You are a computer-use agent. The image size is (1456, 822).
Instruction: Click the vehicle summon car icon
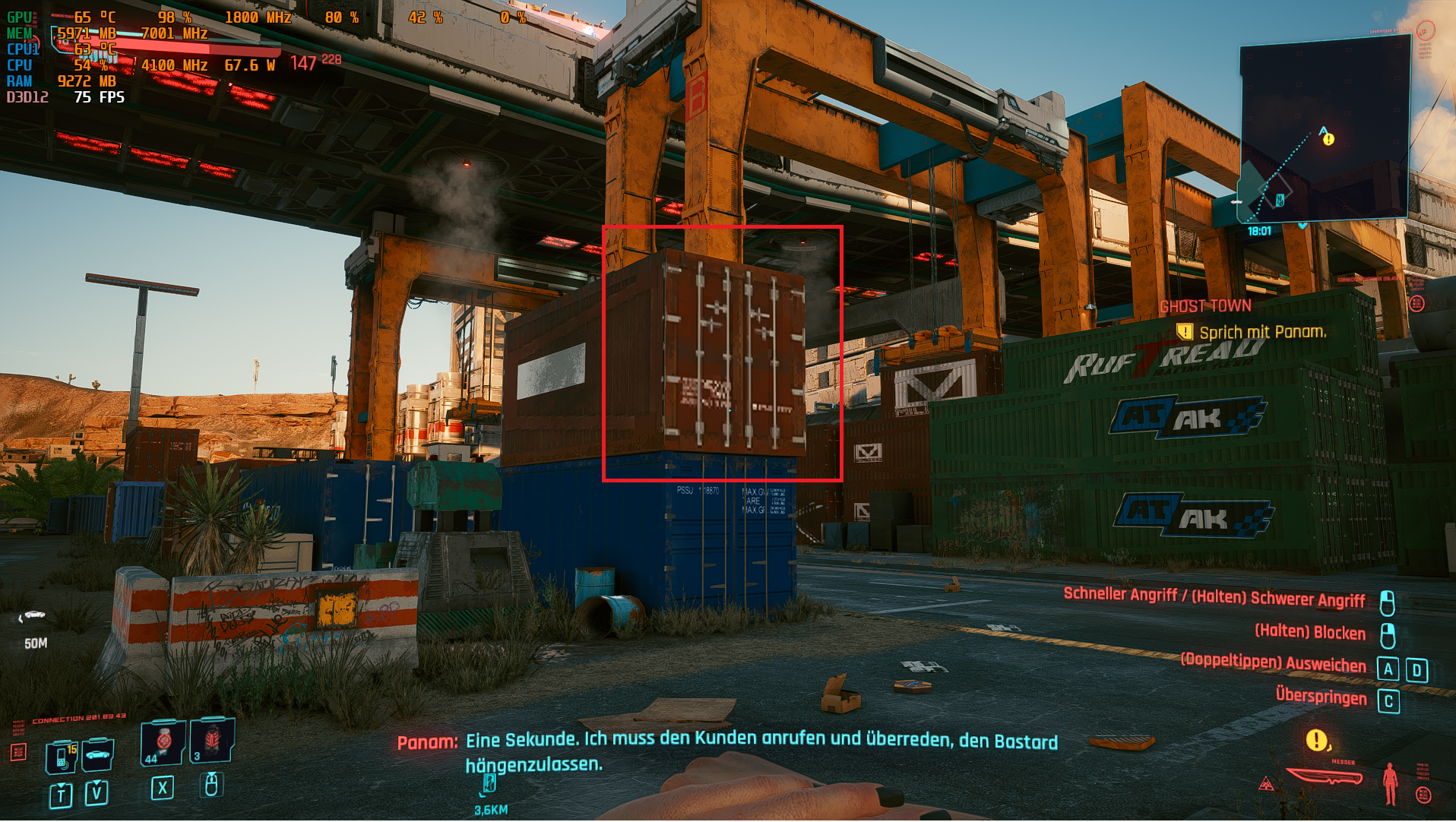point(97,756)
